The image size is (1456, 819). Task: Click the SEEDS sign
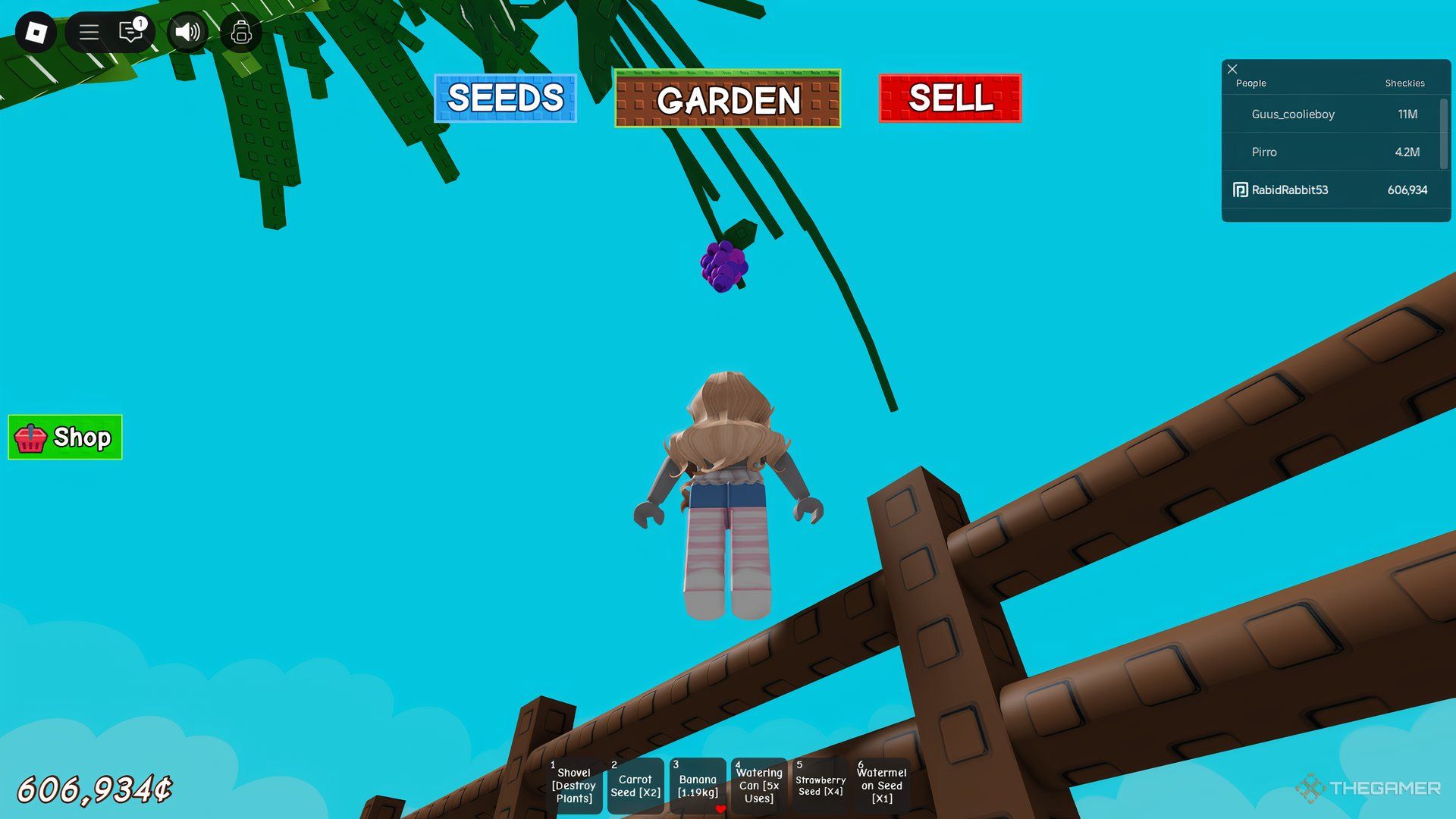(506, 98)
